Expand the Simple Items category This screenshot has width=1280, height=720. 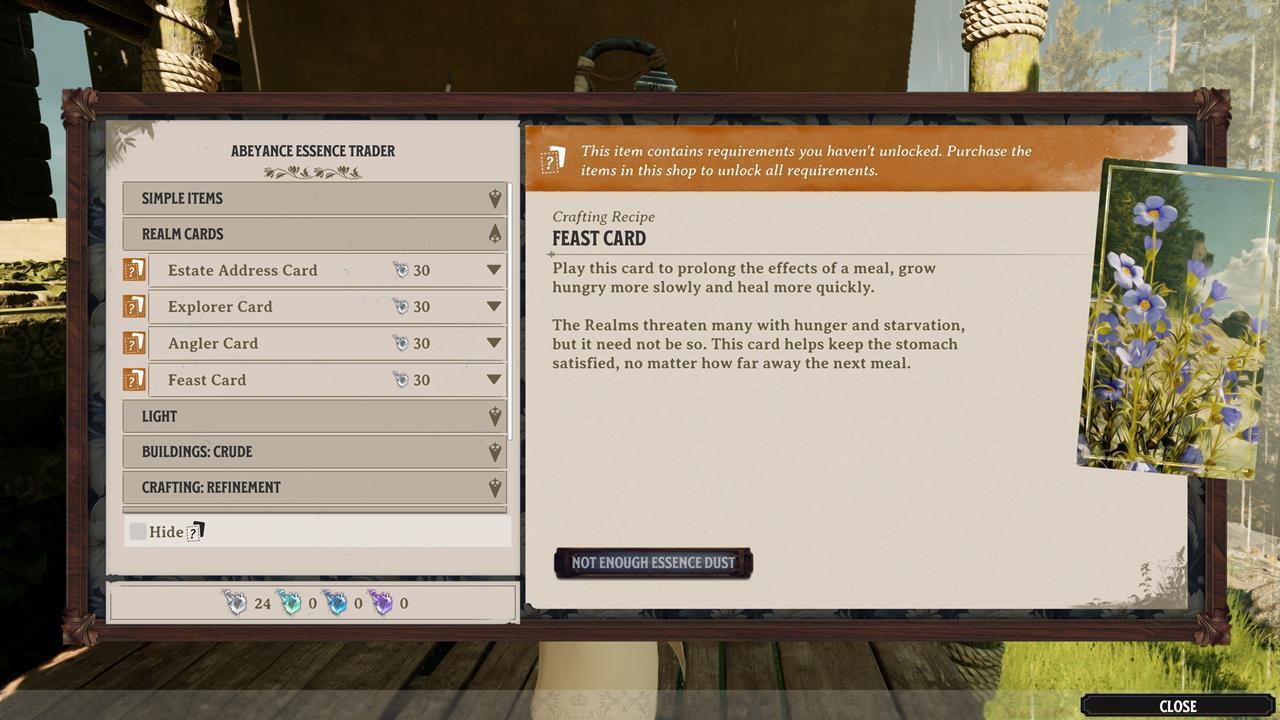pos(314,198)
